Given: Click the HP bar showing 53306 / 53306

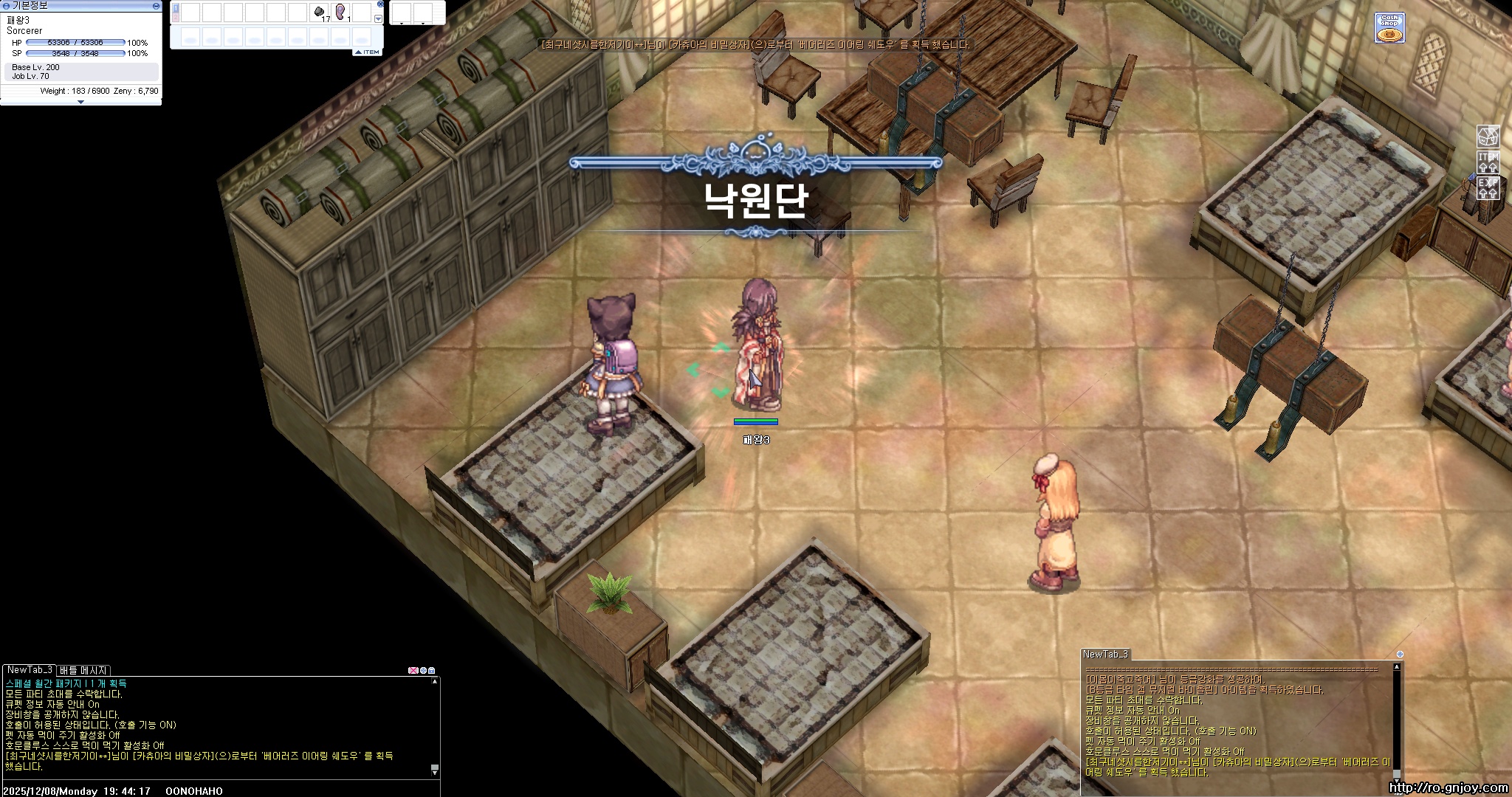Looking at the screenshot, I should click(x=75, y=43).
